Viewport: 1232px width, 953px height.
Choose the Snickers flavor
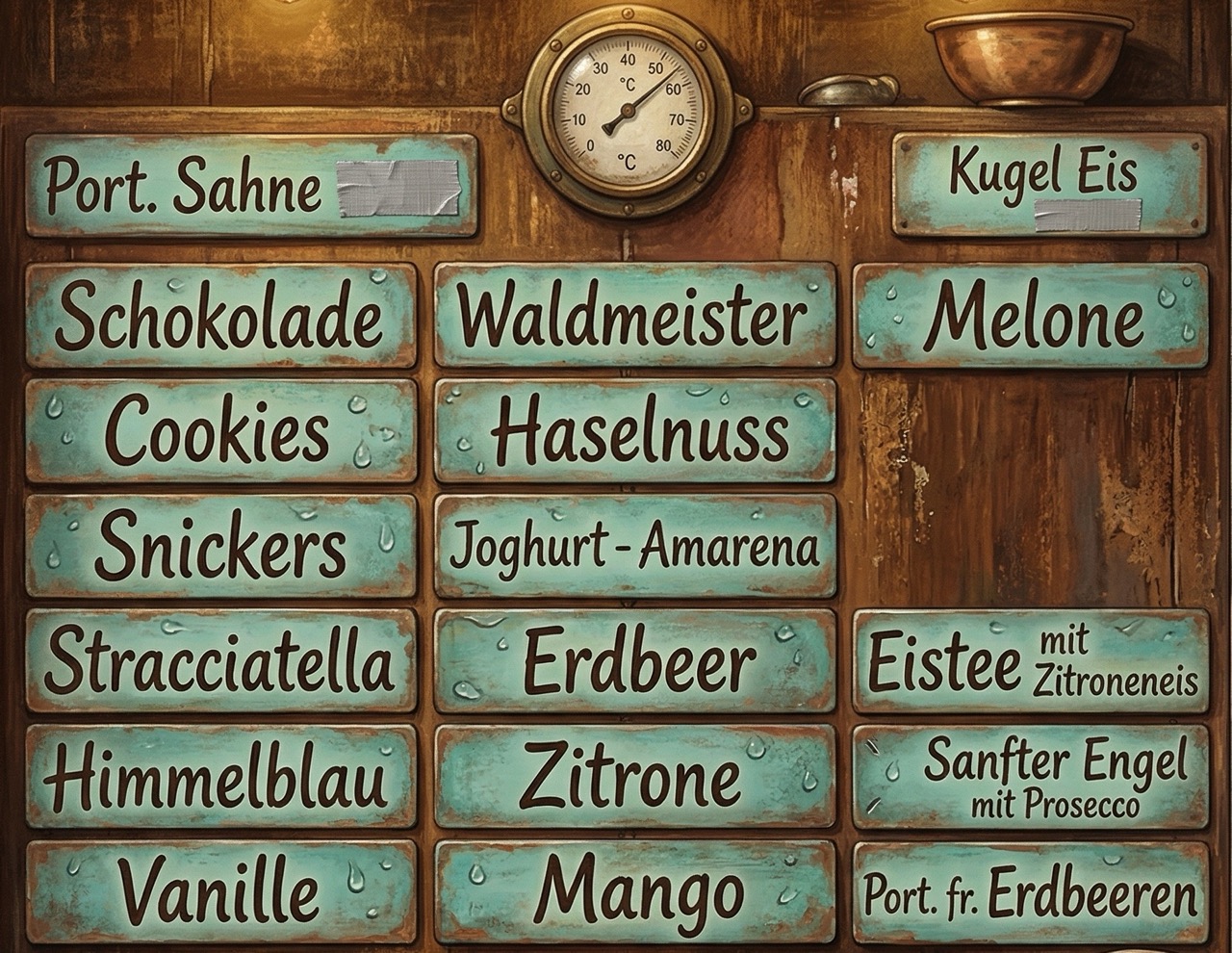(x=220, y=545)
